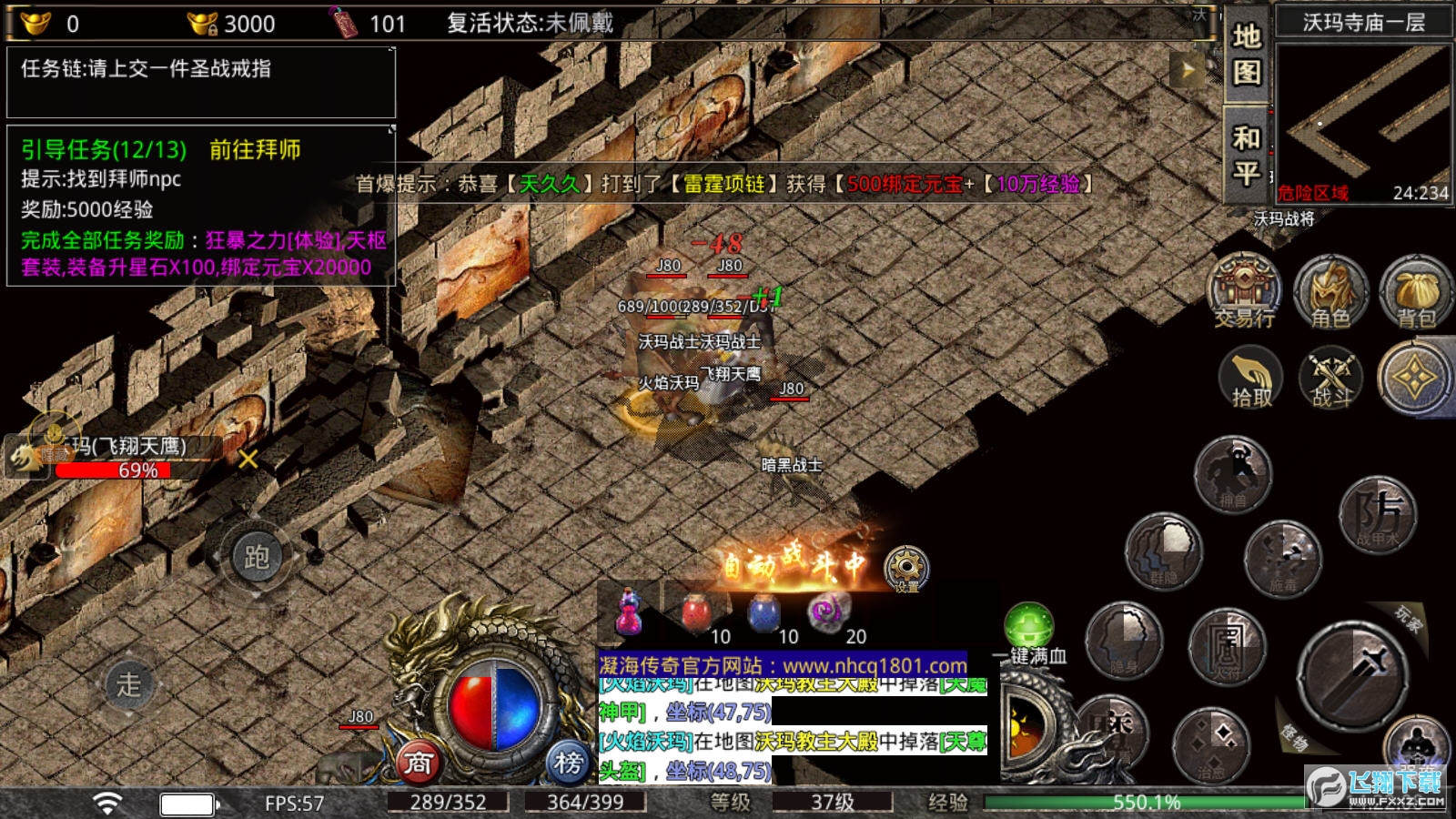Hit the large sword attack button
The width and height of the screenshot is (1456, 819).
pos(1353,675)
